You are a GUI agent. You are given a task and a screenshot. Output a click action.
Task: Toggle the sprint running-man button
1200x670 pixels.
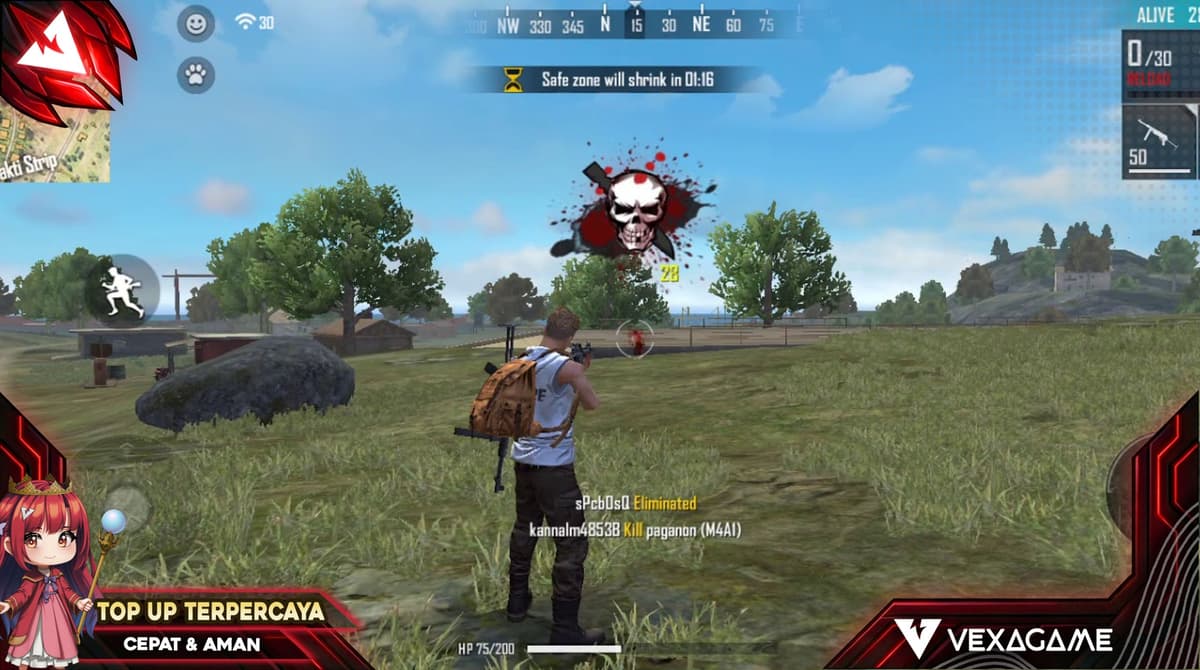coord(122,290)
